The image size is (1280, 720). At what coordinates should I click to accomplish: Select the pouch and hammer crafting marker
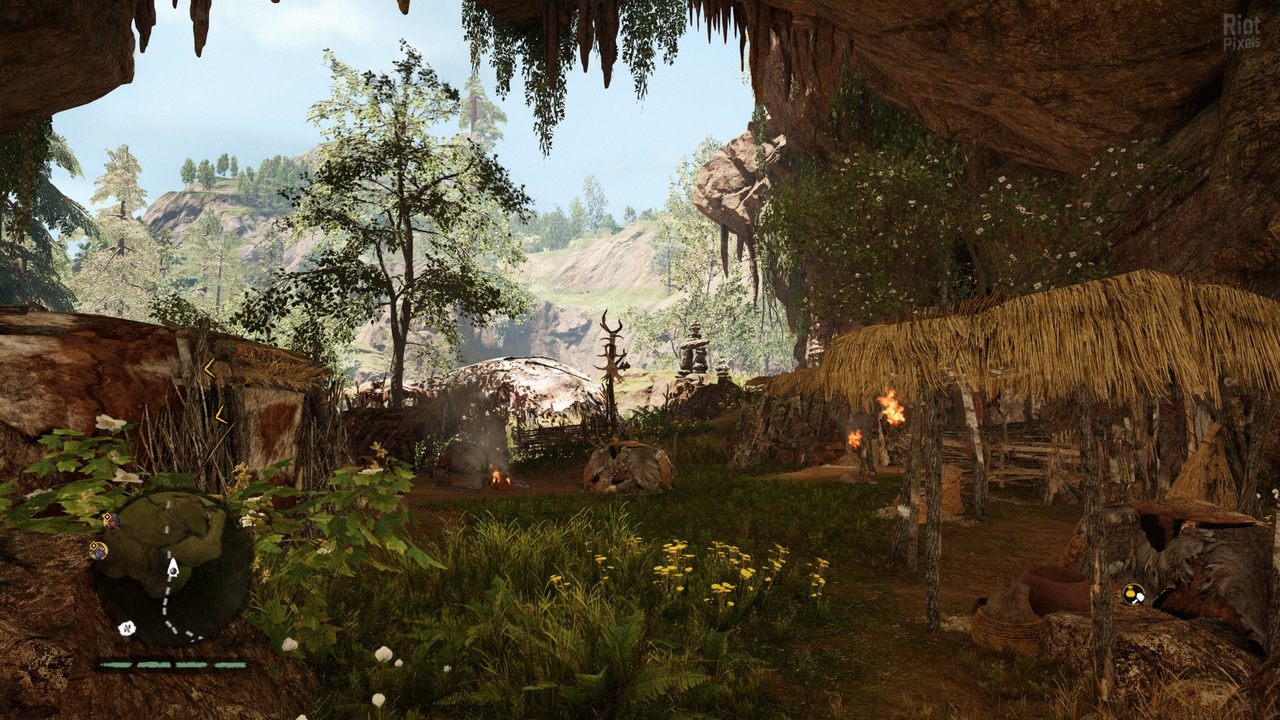tap(1133, 594)
